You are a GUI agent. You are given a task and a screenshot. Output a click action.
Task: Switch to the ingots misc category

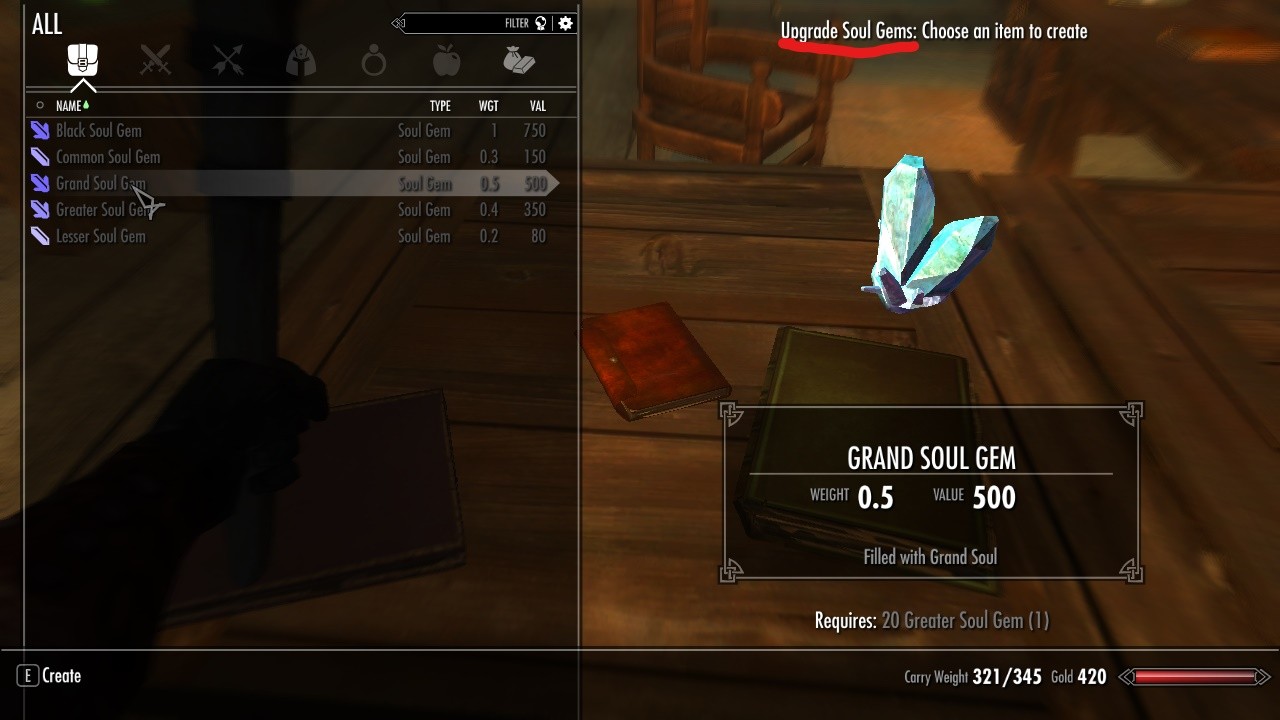pos(519,62)
